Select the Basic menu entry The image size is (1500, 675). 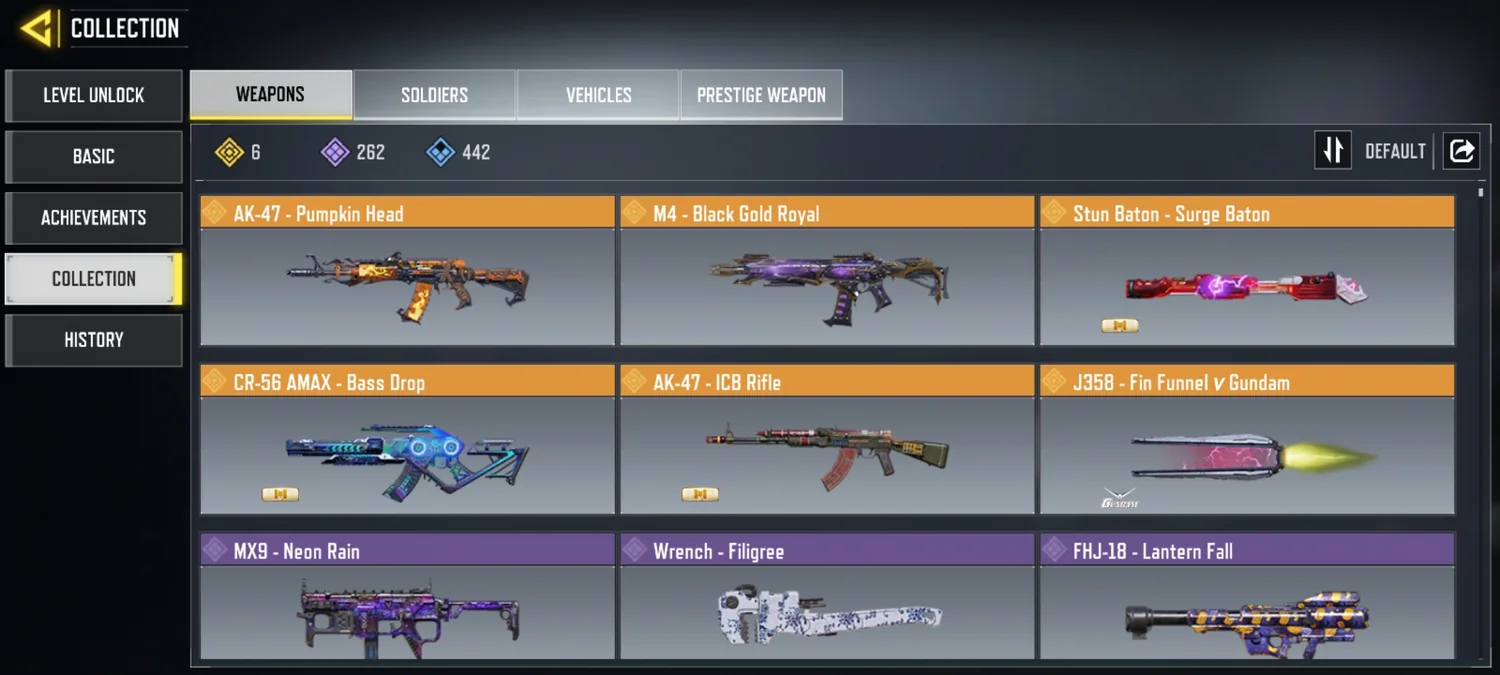(94, 157)
